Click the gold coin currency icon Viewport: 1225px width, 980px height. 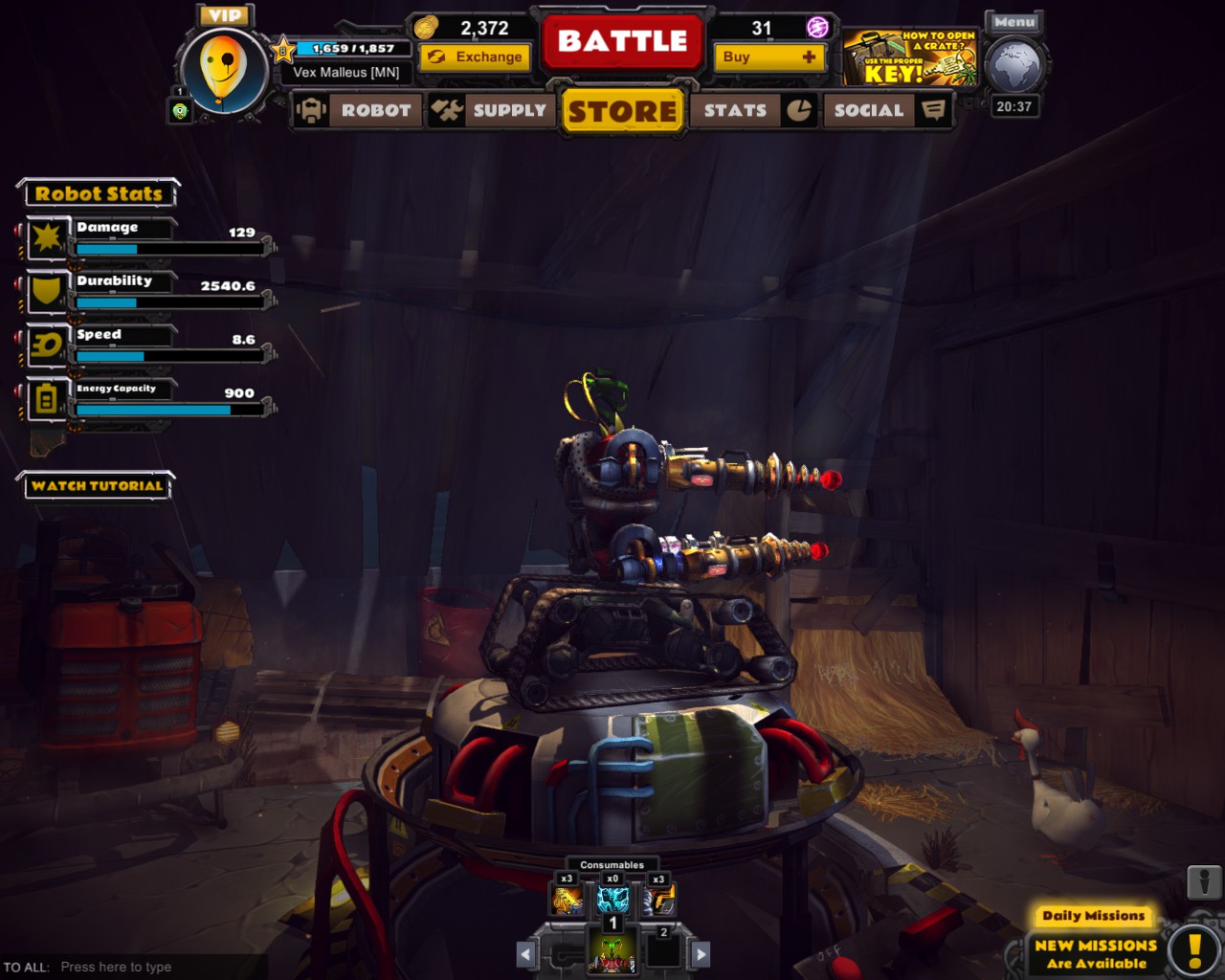click(428, 29)
